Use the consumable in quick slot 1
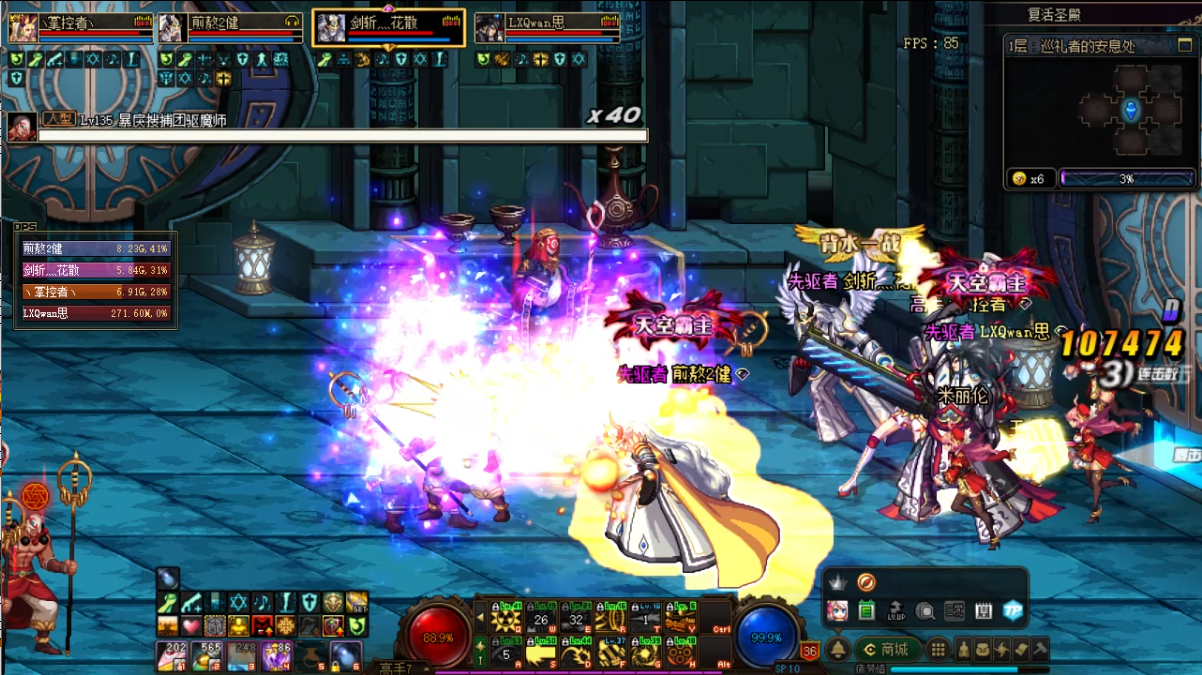Viewport: 1202px width, 675px height. click(x=174, y=656)
